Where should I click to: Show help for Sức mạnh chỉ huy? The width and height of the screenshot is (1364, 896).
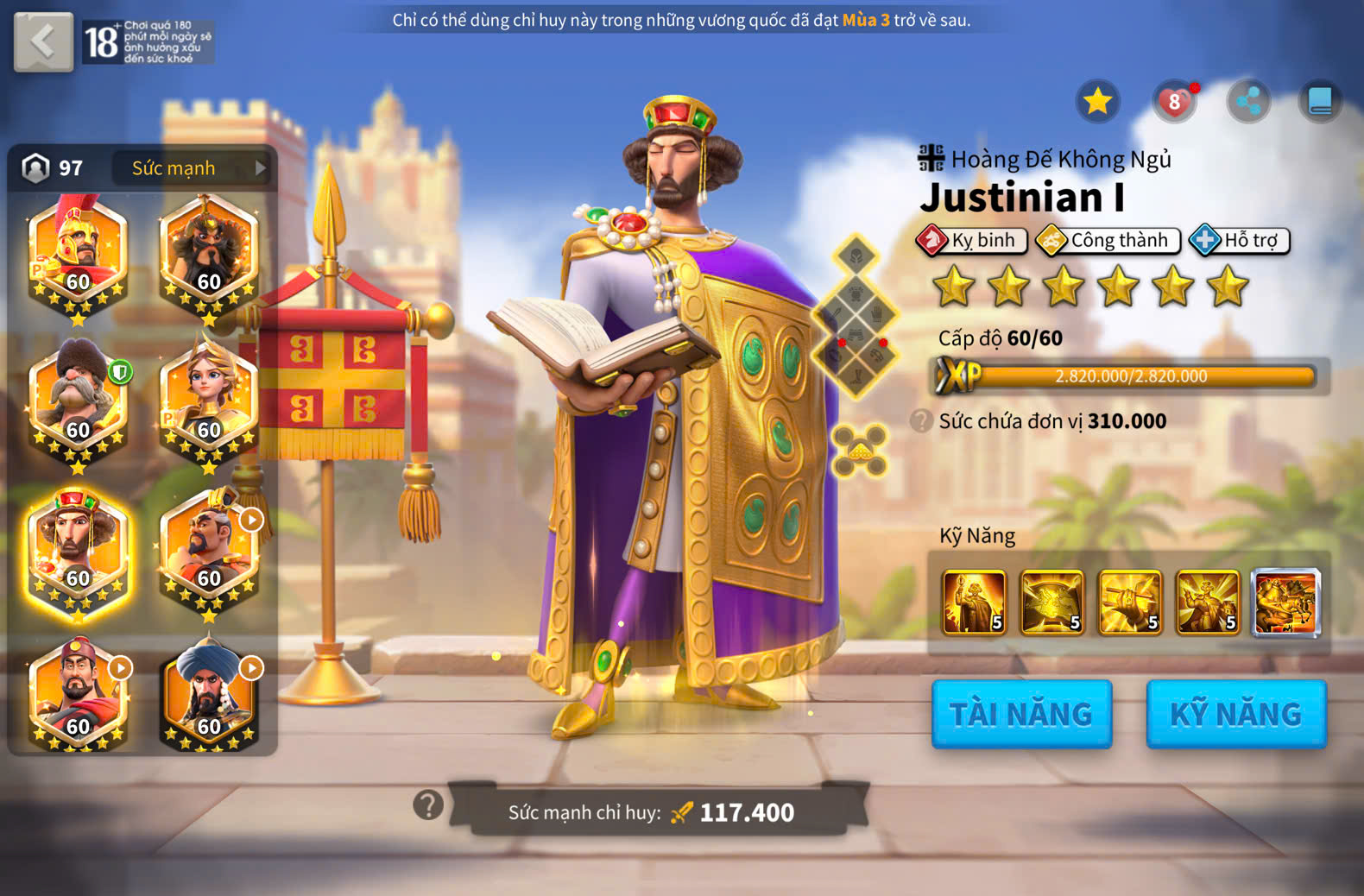pos(428,805)
